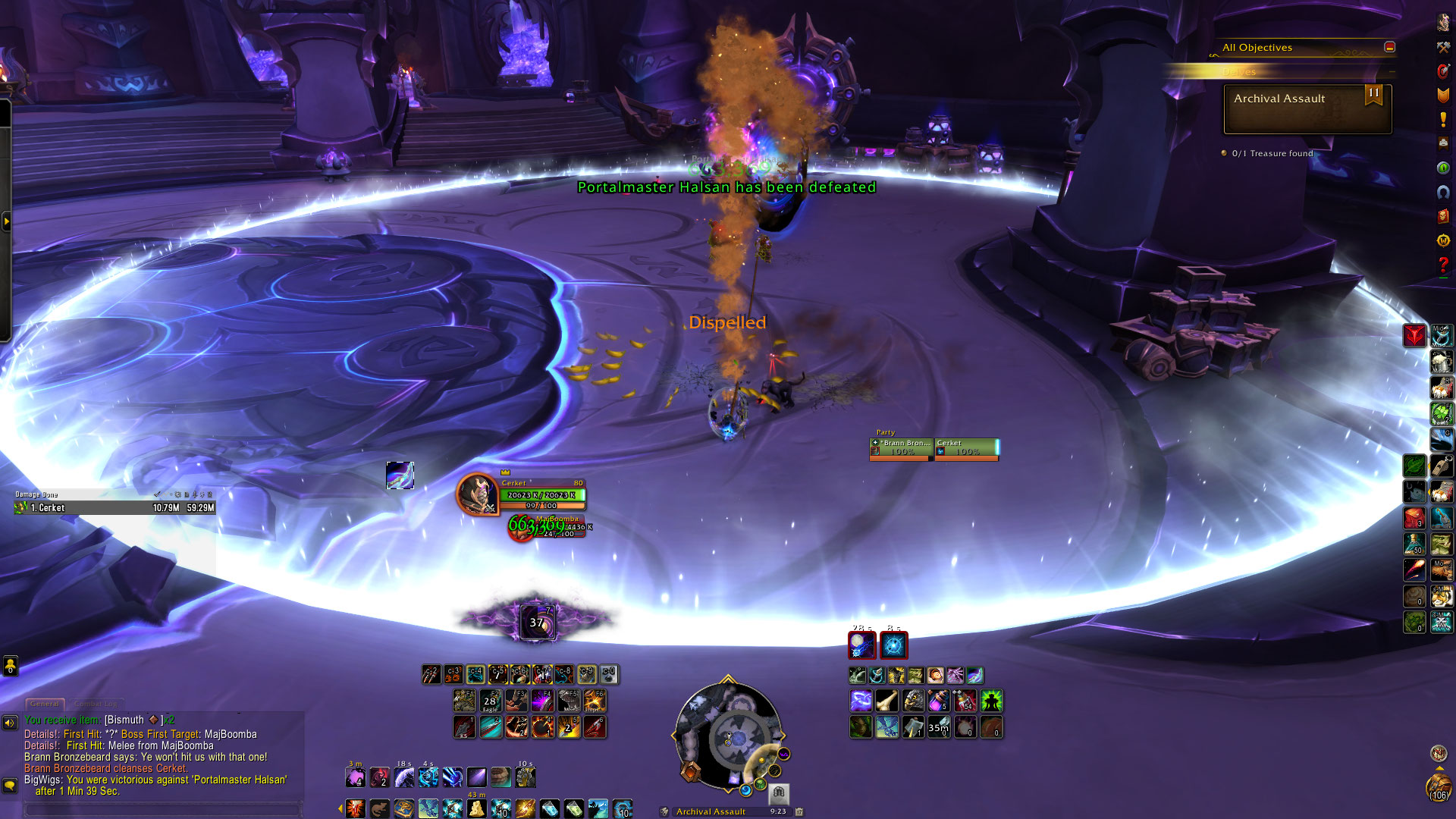Collapse the All Objectives tracker
The image size is (1456, 819).
pyautogui.click(x=1389, y=47)
